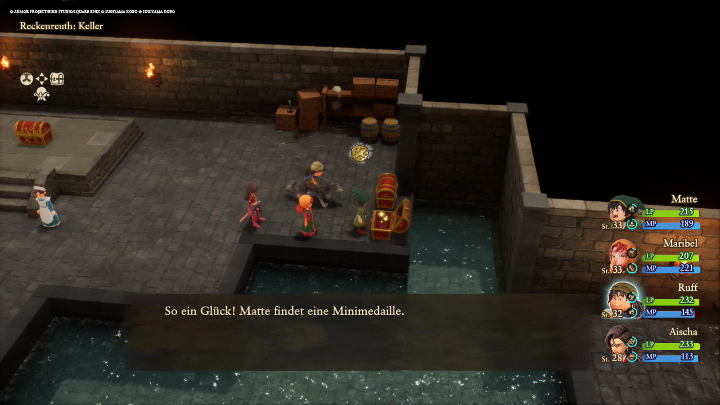Select Aischa's party portrait

point(622,343)
